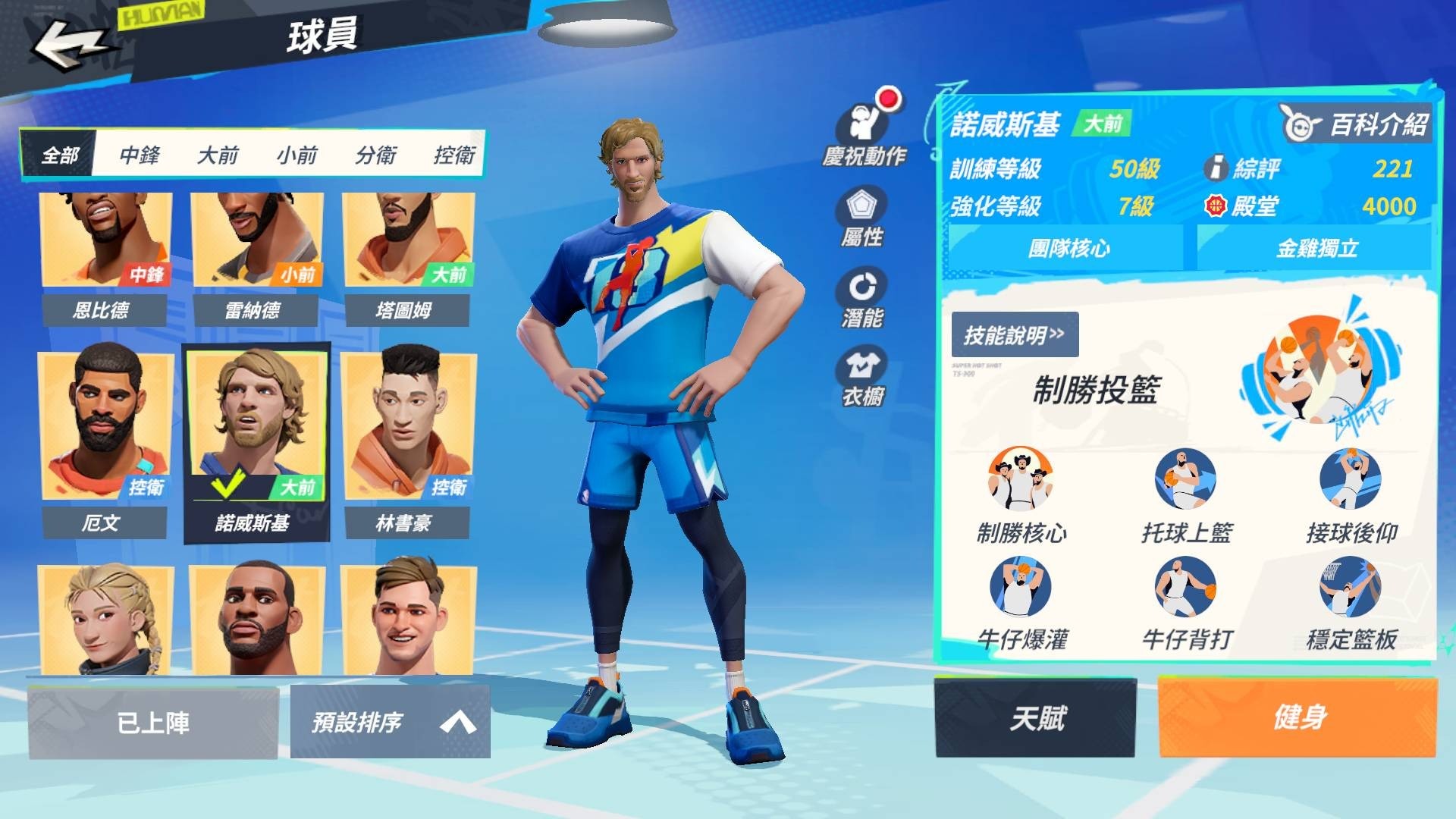Click the 已上陣 button

pyautogui.click(x=154, y=722)
